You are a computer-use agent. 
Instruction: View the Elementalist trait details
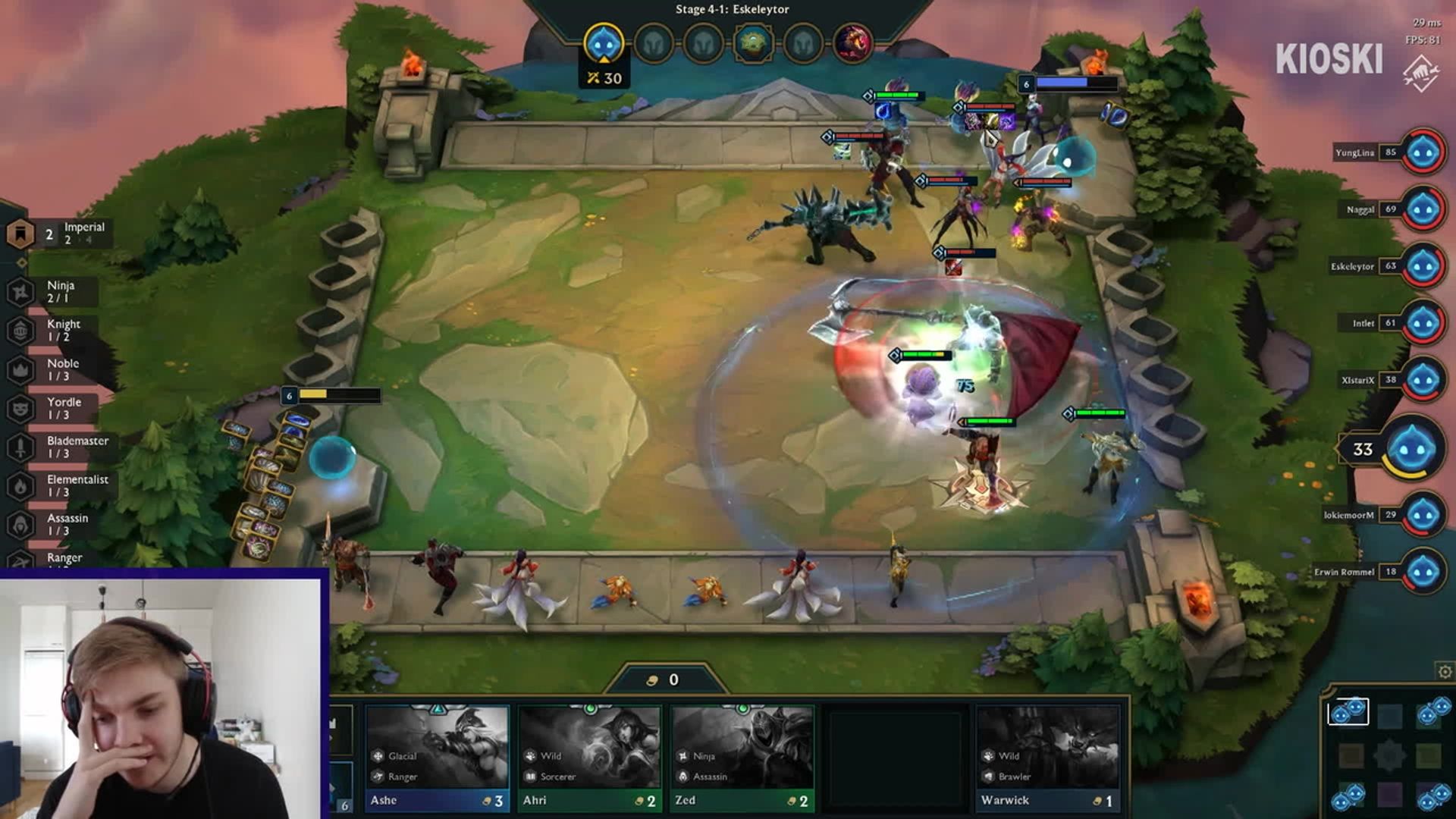[61, 486]
